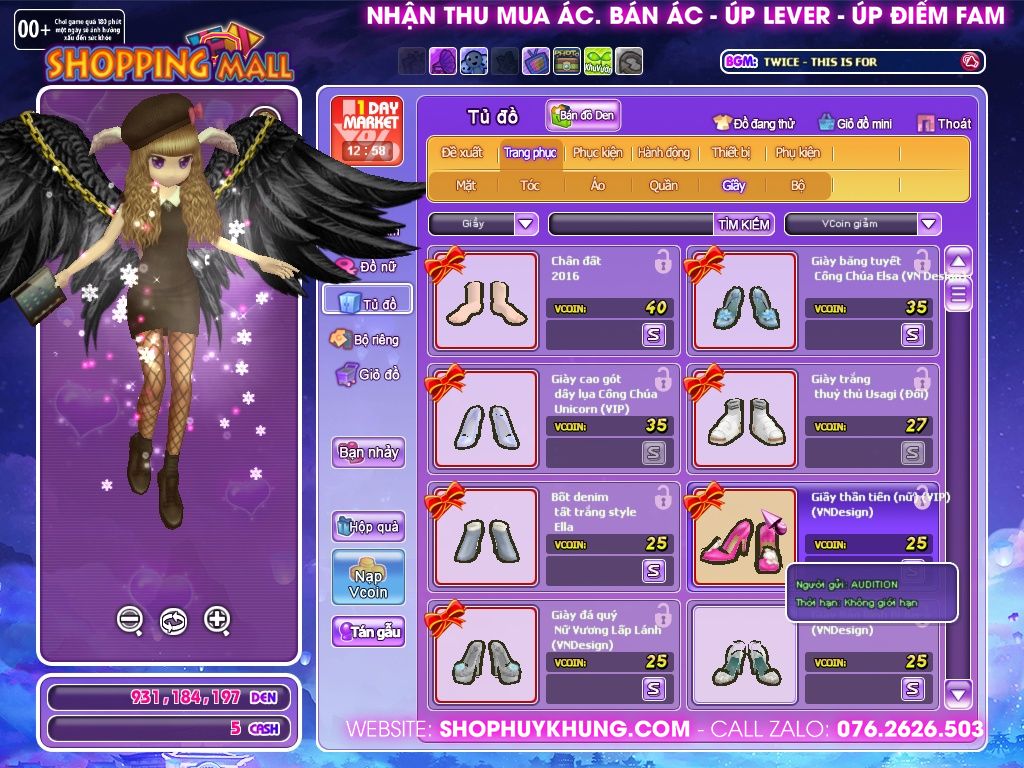Show Đồ đang thử items
This screenshot has height=768, width=1024.
pyautogui.click(x=754, y=124)
